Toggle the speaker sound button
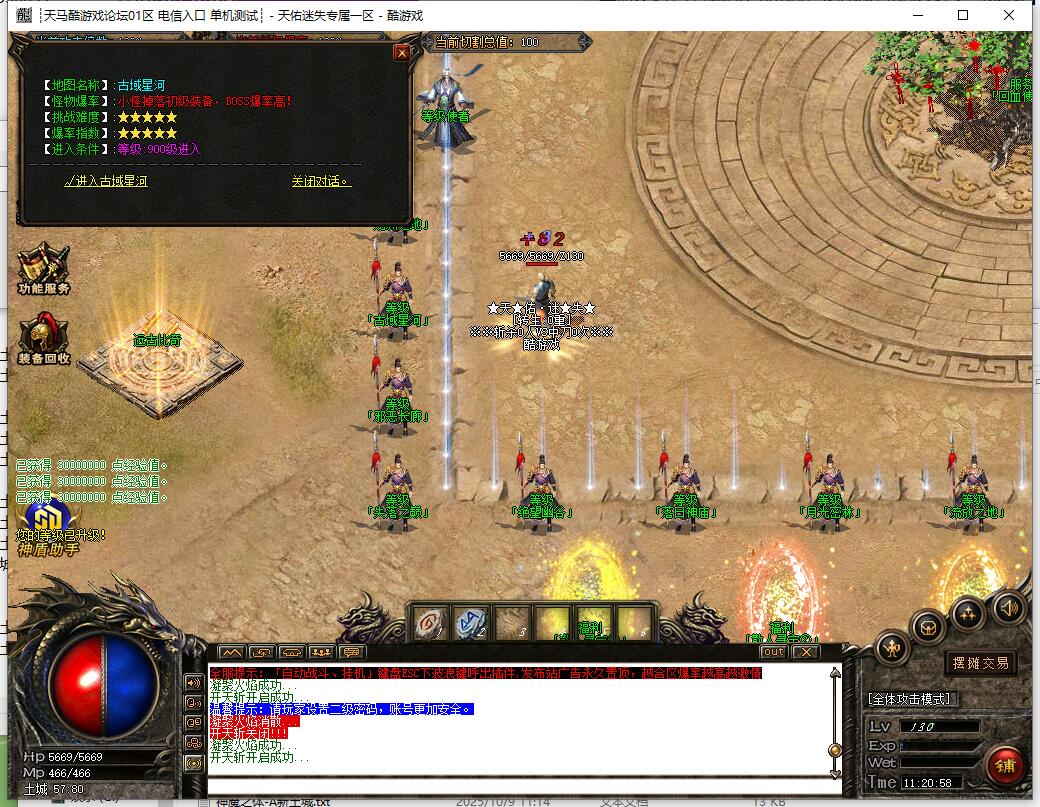The width and height of the screenshot is (1040, 807). coord(1007,606)
